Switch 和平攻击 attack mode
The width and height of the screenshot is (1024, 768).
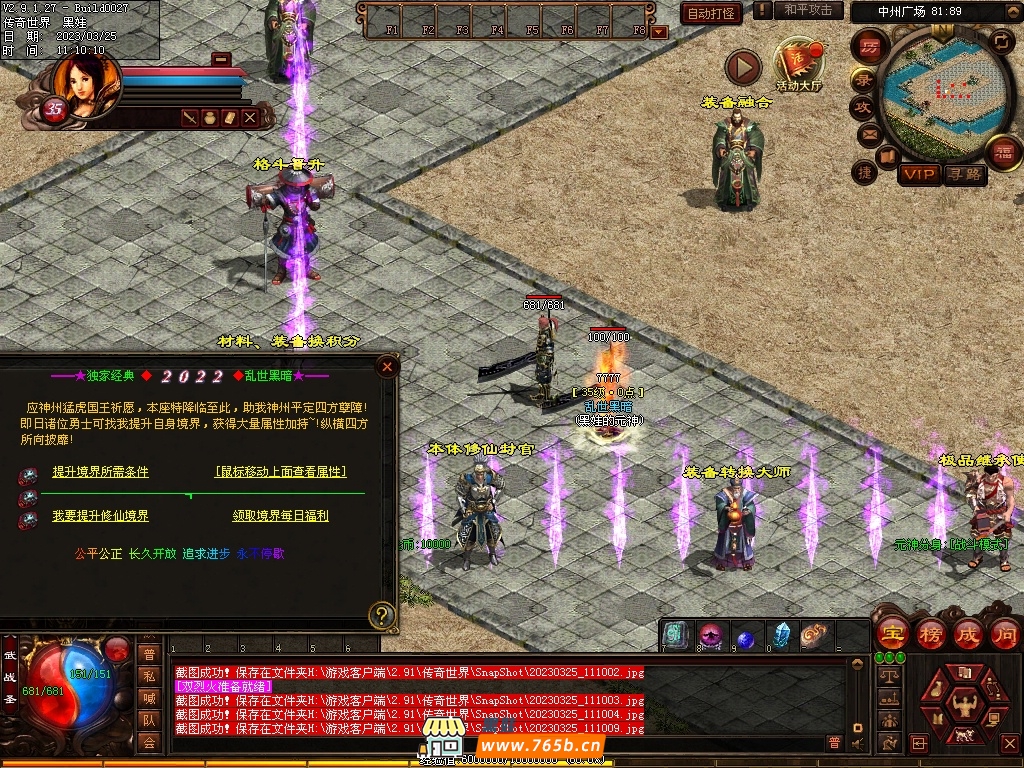coord(808,10)
